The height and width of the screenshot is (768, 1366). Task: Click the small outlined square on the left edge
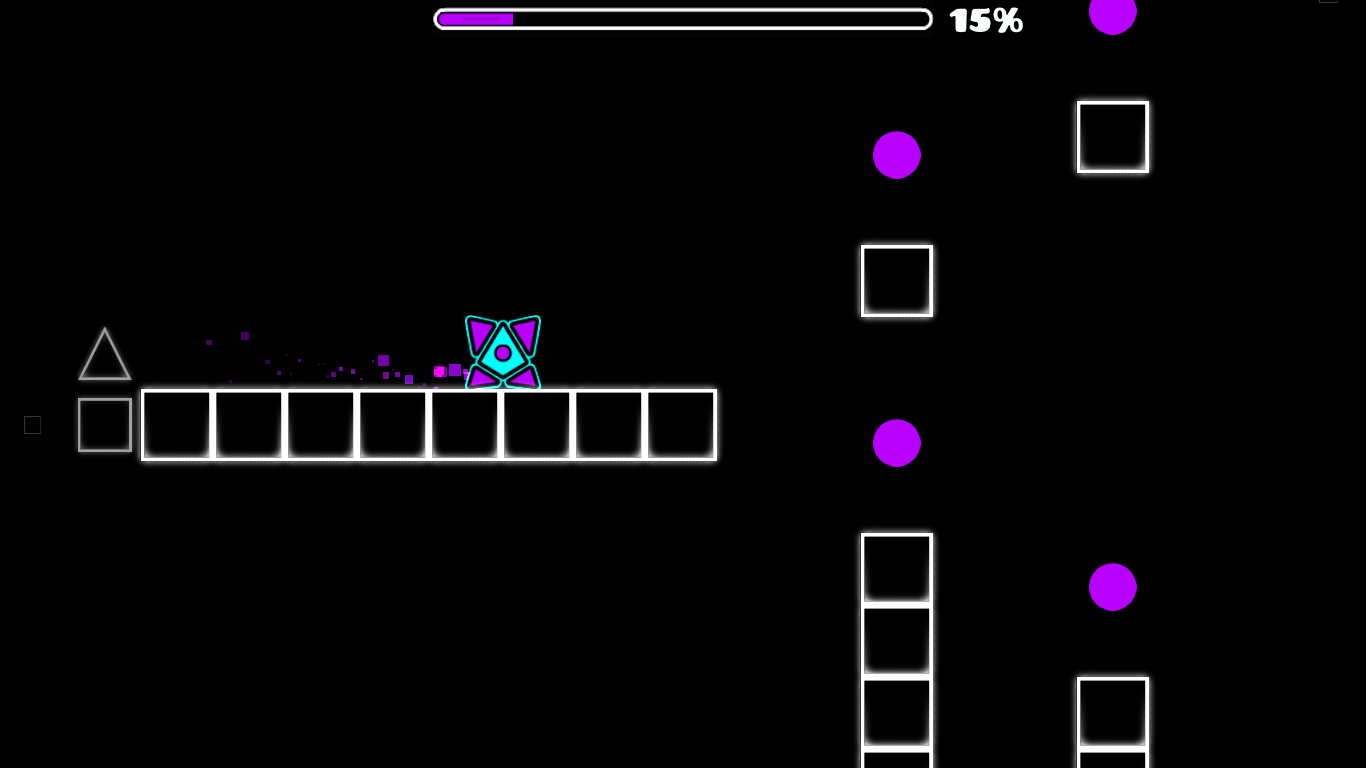pyautogui.click(x=32, y=425)
